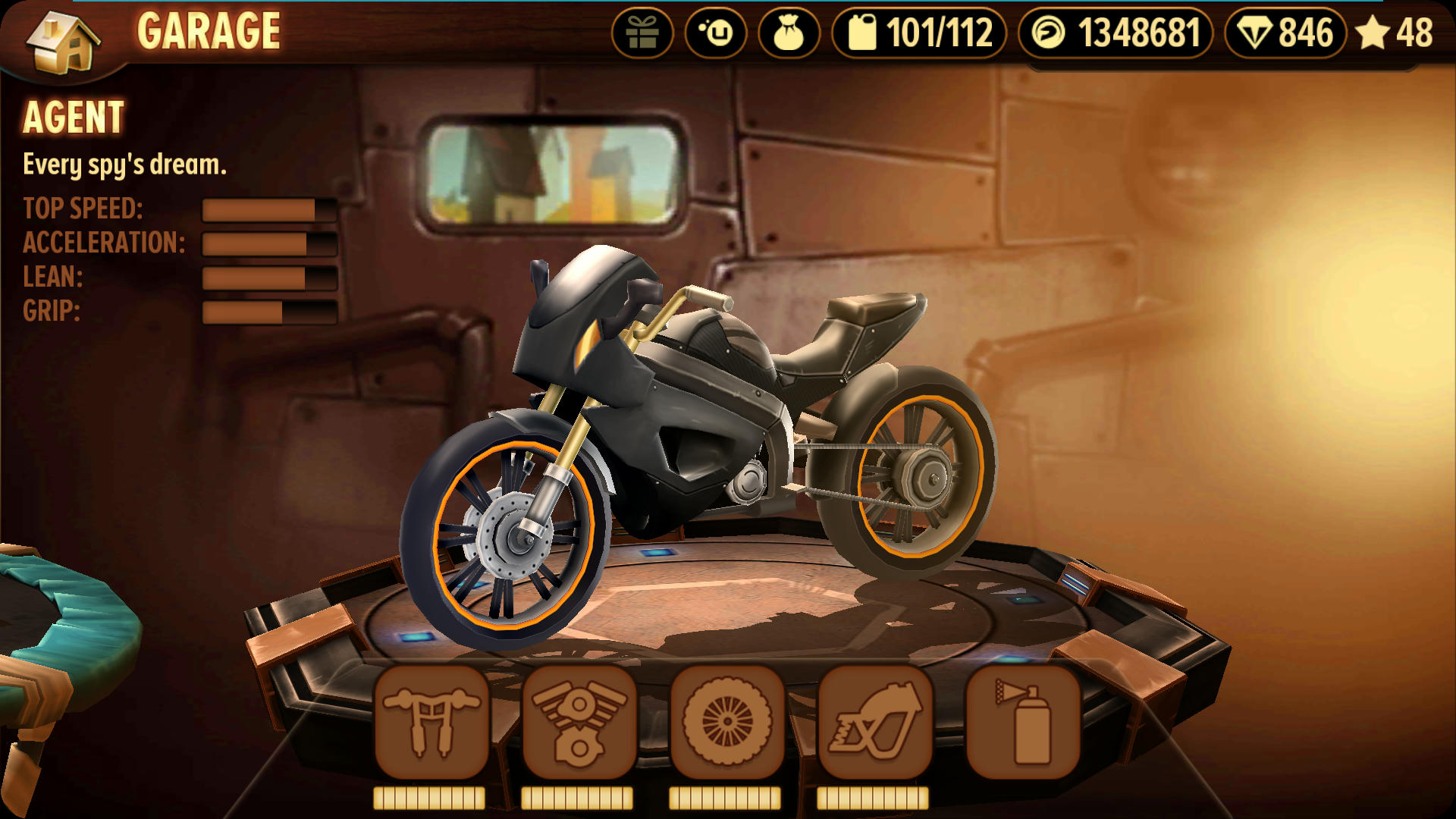Go home via the house icon
This screenshot has width=1456, height=819.
[x=64, y=41]
